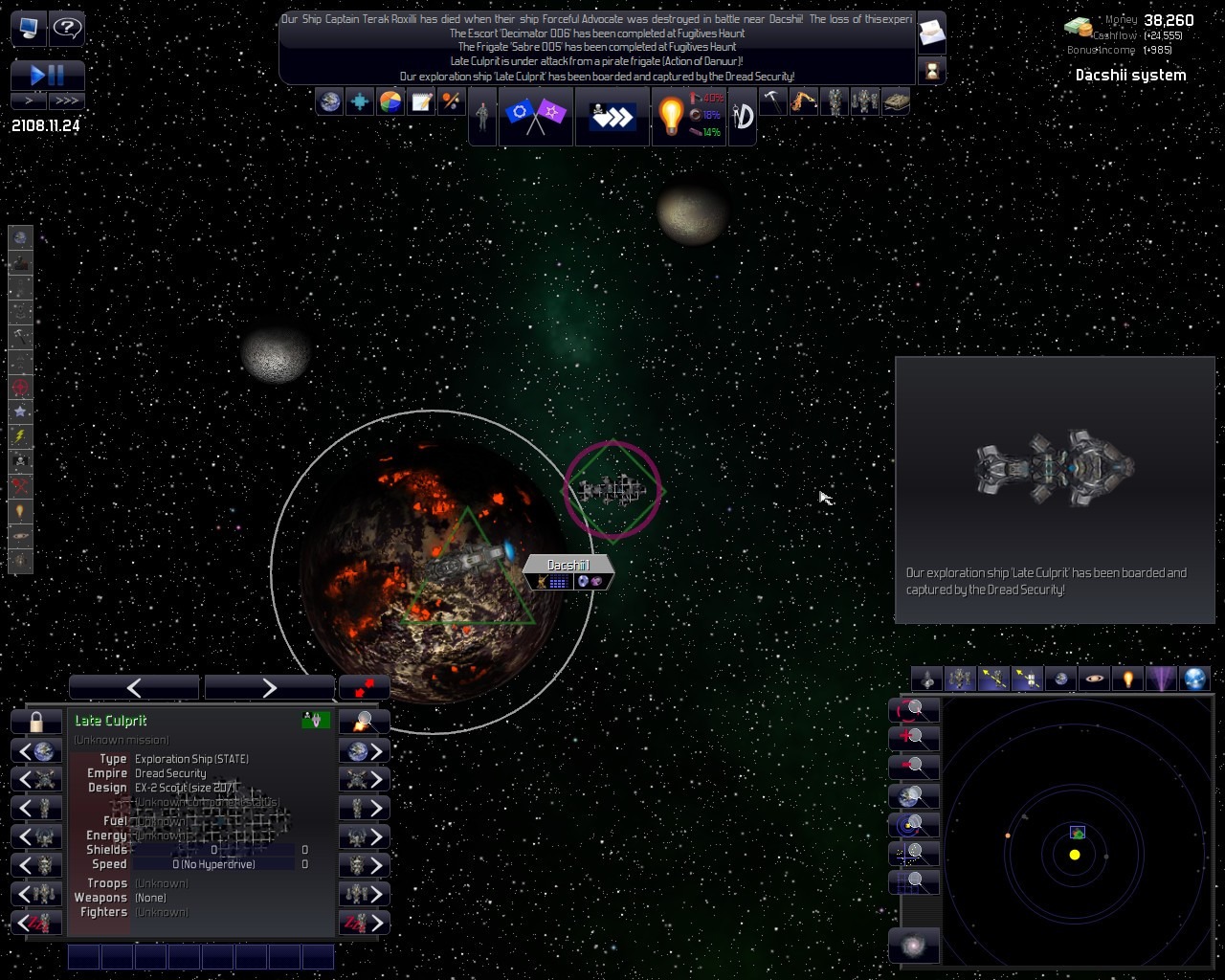Open the research lightbulb screen
Screen dimensions: 1225x980
coord(671,116)
